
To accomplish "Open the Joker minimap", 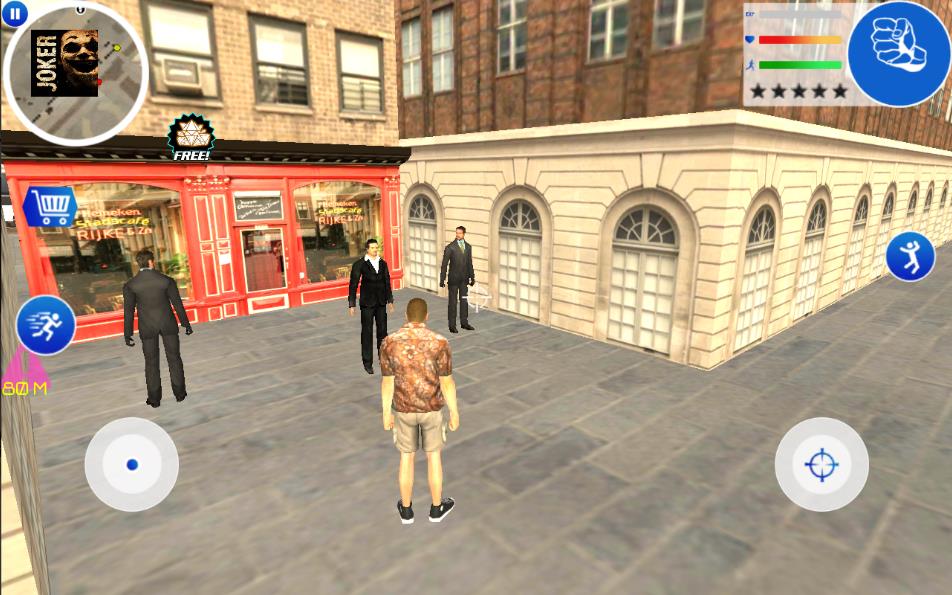I will (75, 72).
